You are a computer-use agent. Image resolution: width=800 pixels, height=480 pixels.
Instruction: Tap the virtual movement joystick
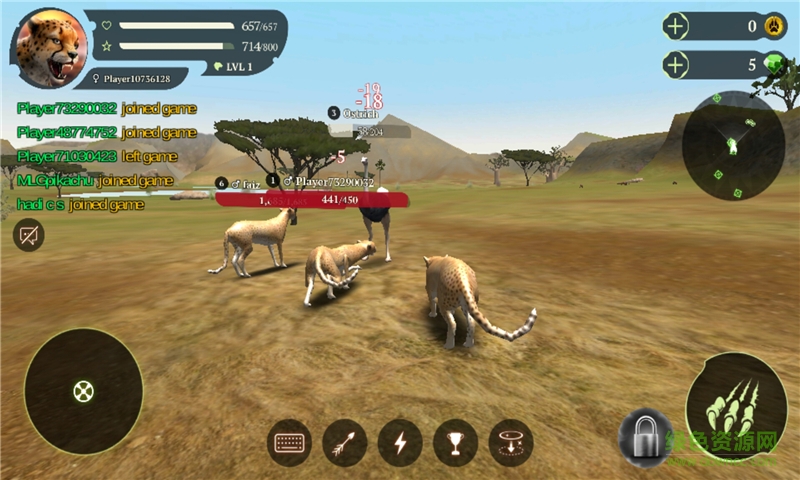click(x=83, y=390)
